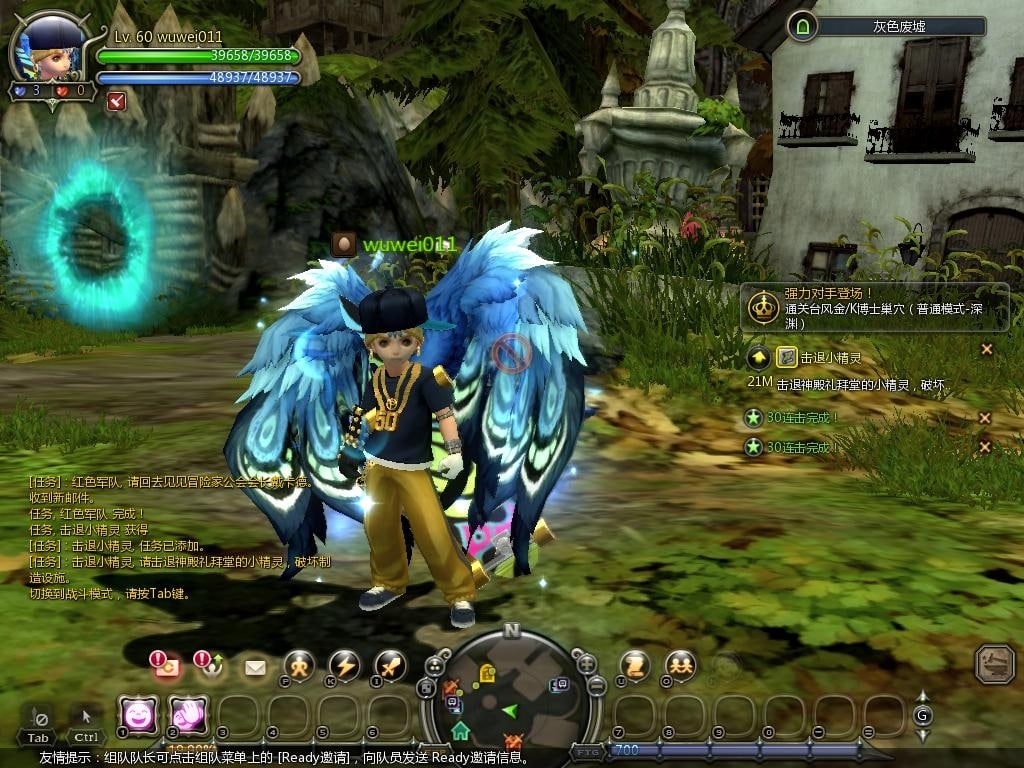This screenshot has width=1024, height=768.
Task: Open the lightning bolt skill menu icon
Action: click(x=344, y=666)
